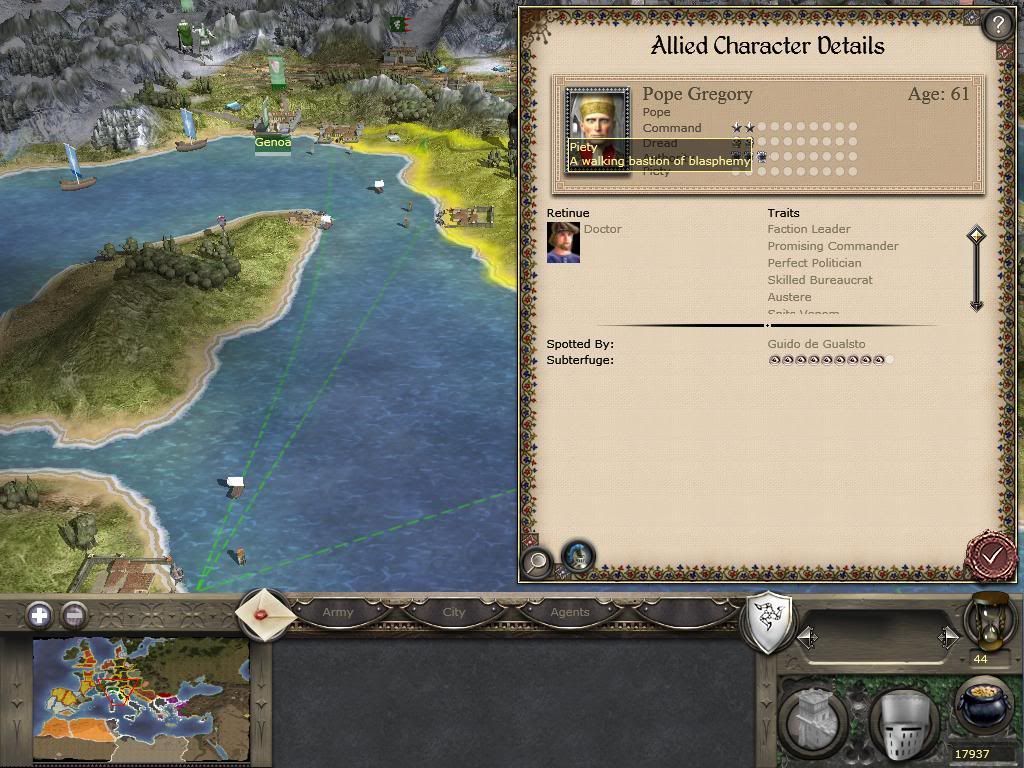Click the magnifying glass locate button

click(537, 562)
